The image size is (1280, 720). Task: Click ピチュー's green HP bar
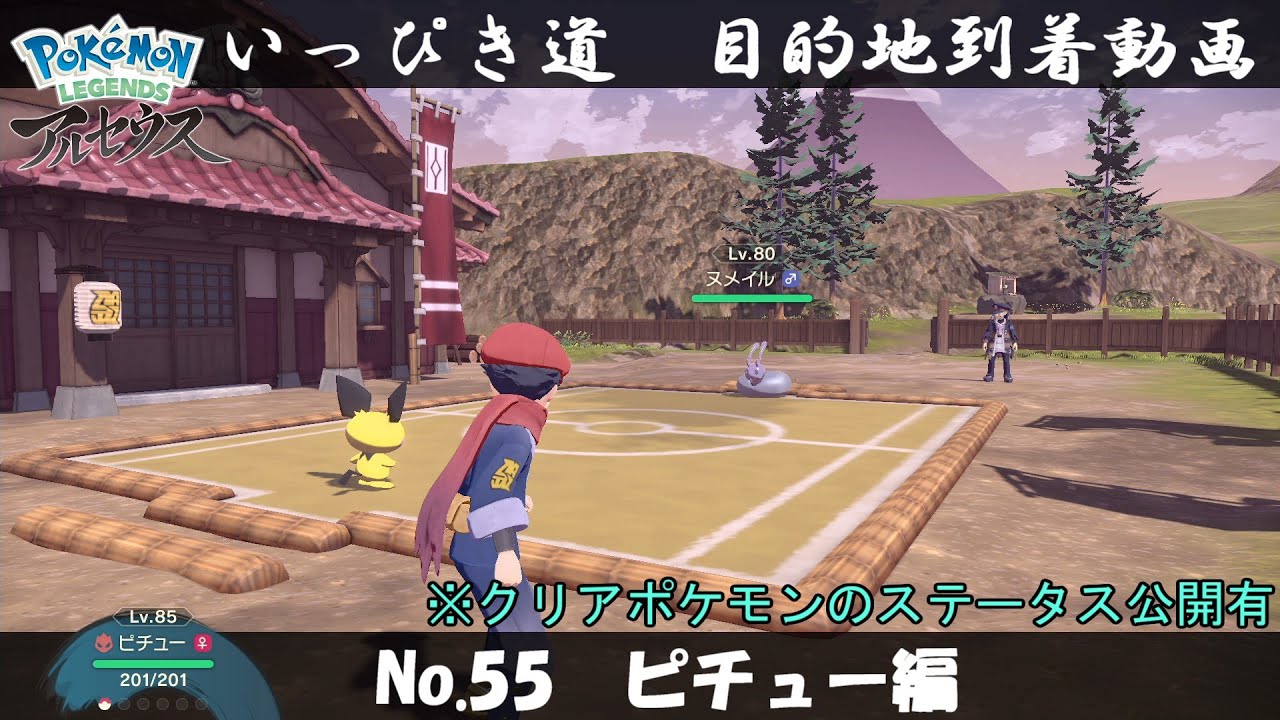point(153,663)
